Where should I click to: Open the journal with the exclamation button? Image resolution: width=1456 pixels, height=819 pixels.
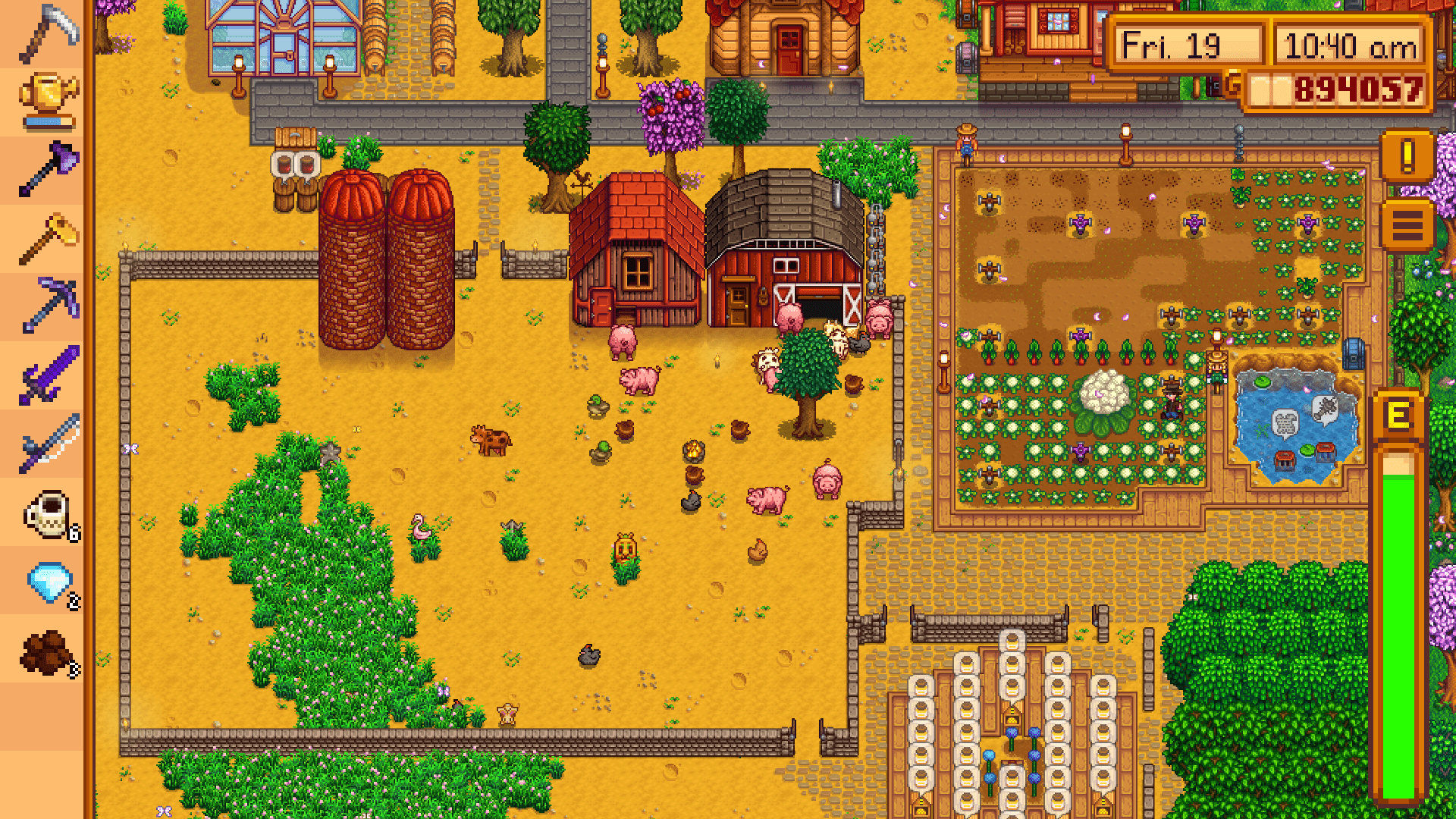coord(1407,157)
